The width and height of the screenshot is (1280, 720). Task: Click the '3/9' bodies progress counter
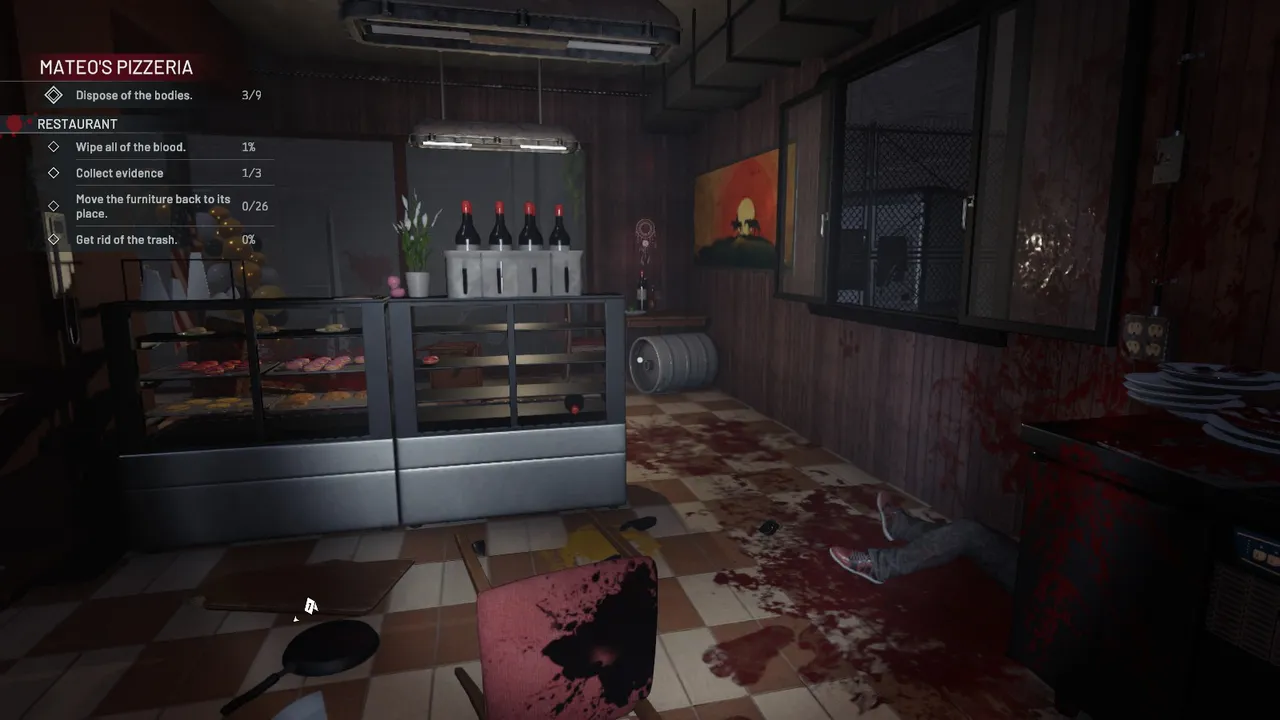pyautogui.click(x=251, y=94)
